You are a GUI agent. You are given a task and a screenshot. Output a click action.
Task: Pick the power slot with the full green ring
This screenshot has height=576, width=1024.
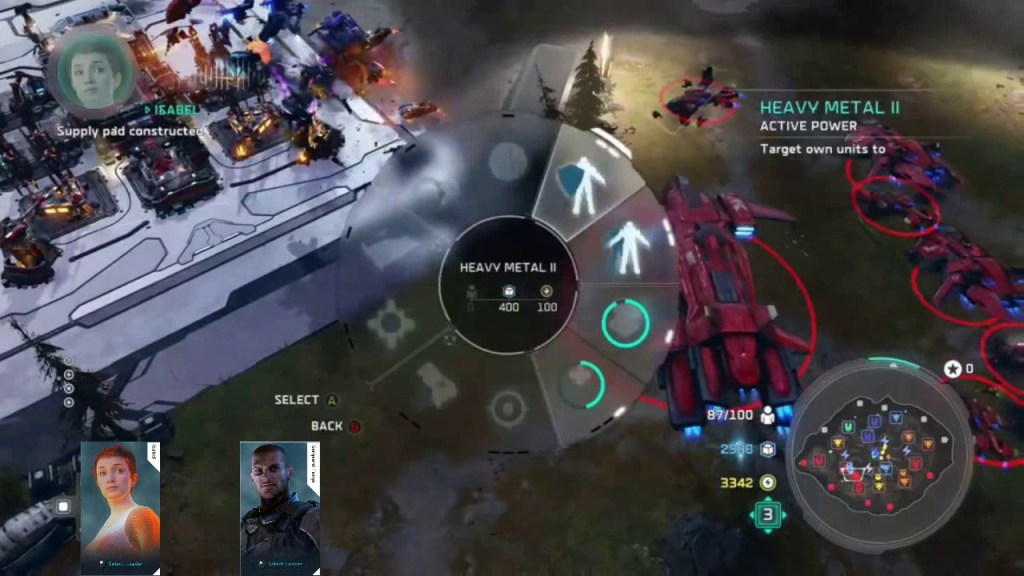(x=626, y=323)
